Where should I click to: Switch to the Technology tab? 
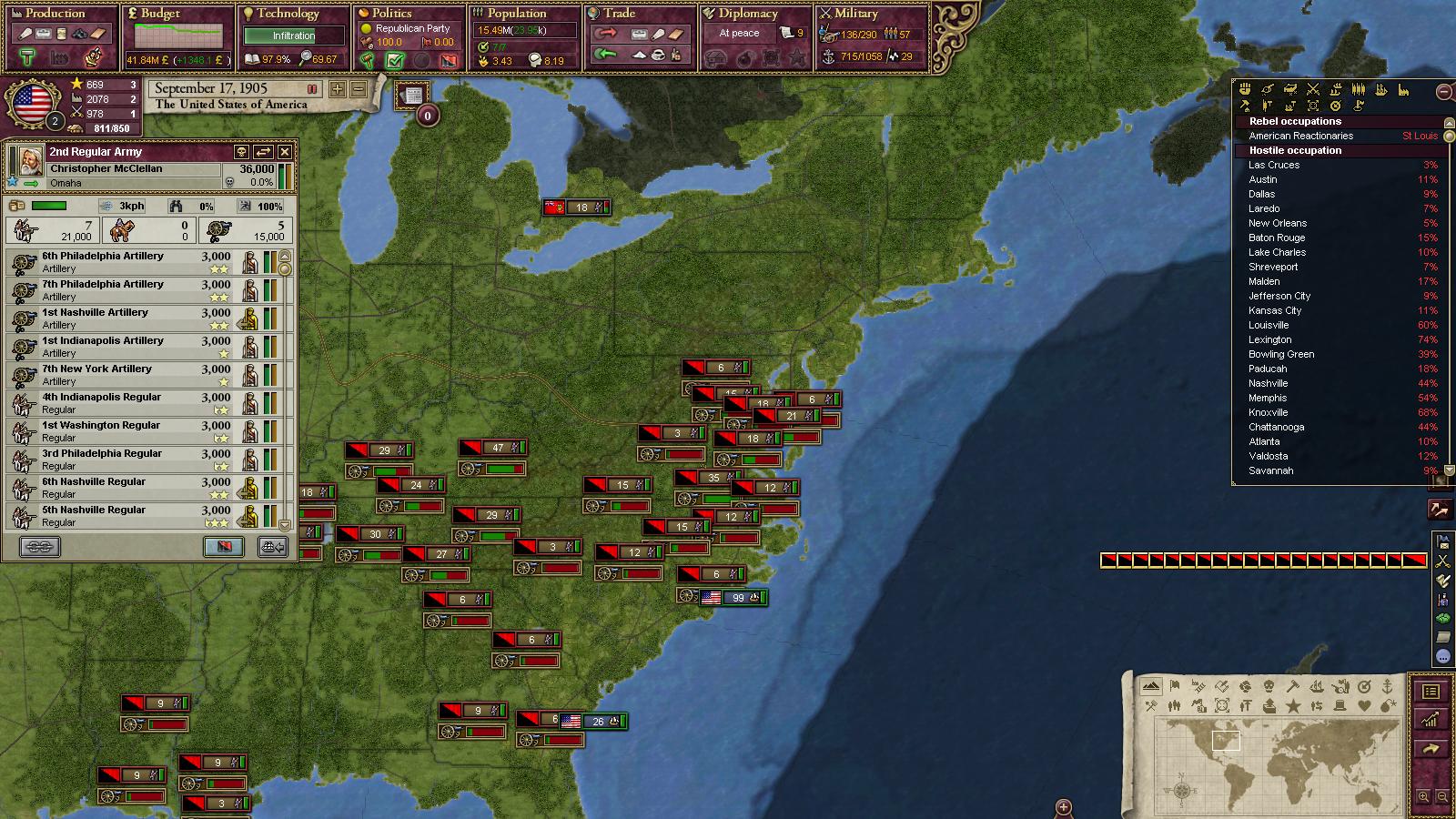tap(288, 13)
